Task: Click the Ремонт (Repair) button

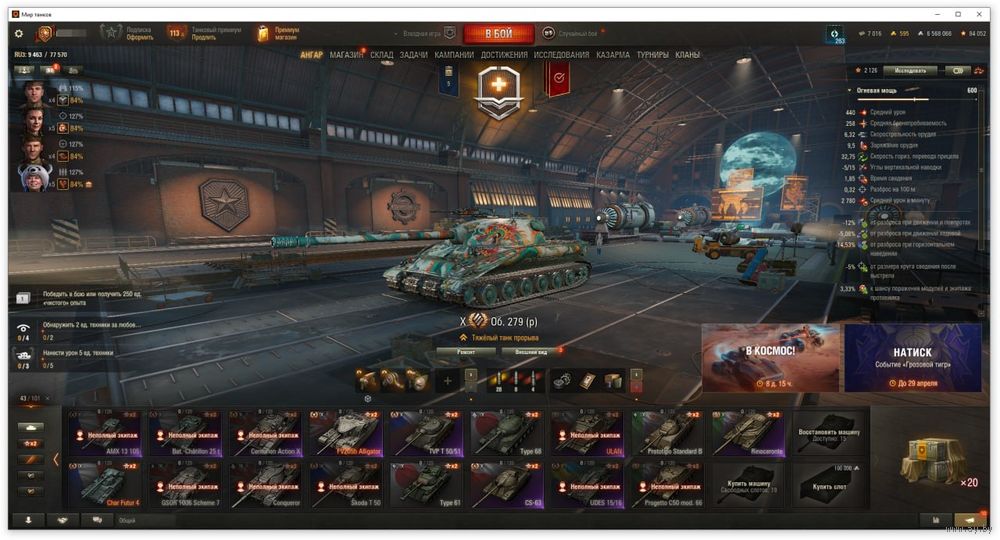Action: (466, 352)
